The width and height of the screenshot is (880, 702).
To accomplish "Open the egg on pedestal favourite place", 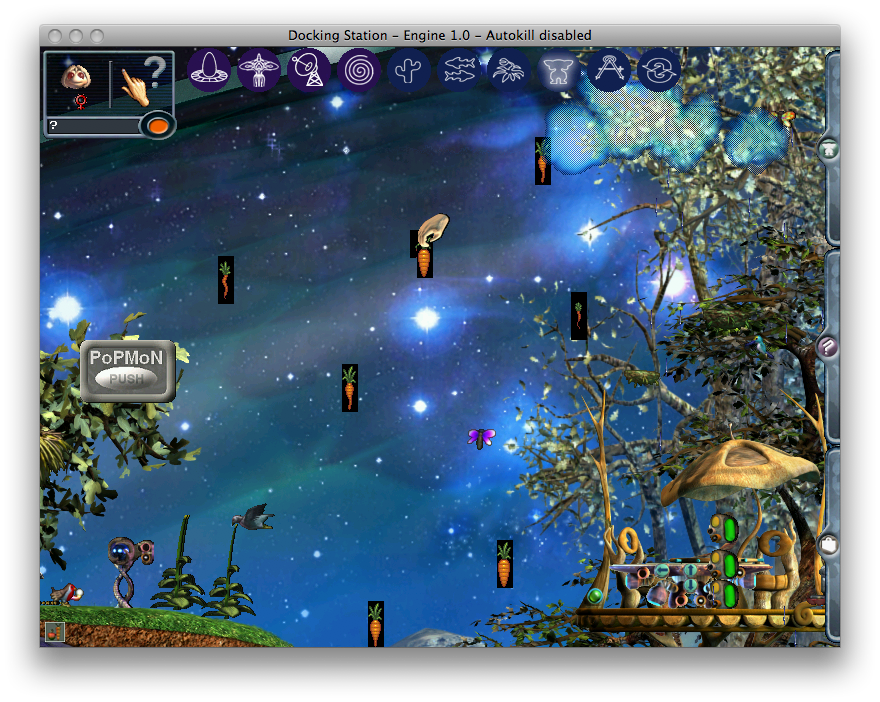I will [209, 70].
